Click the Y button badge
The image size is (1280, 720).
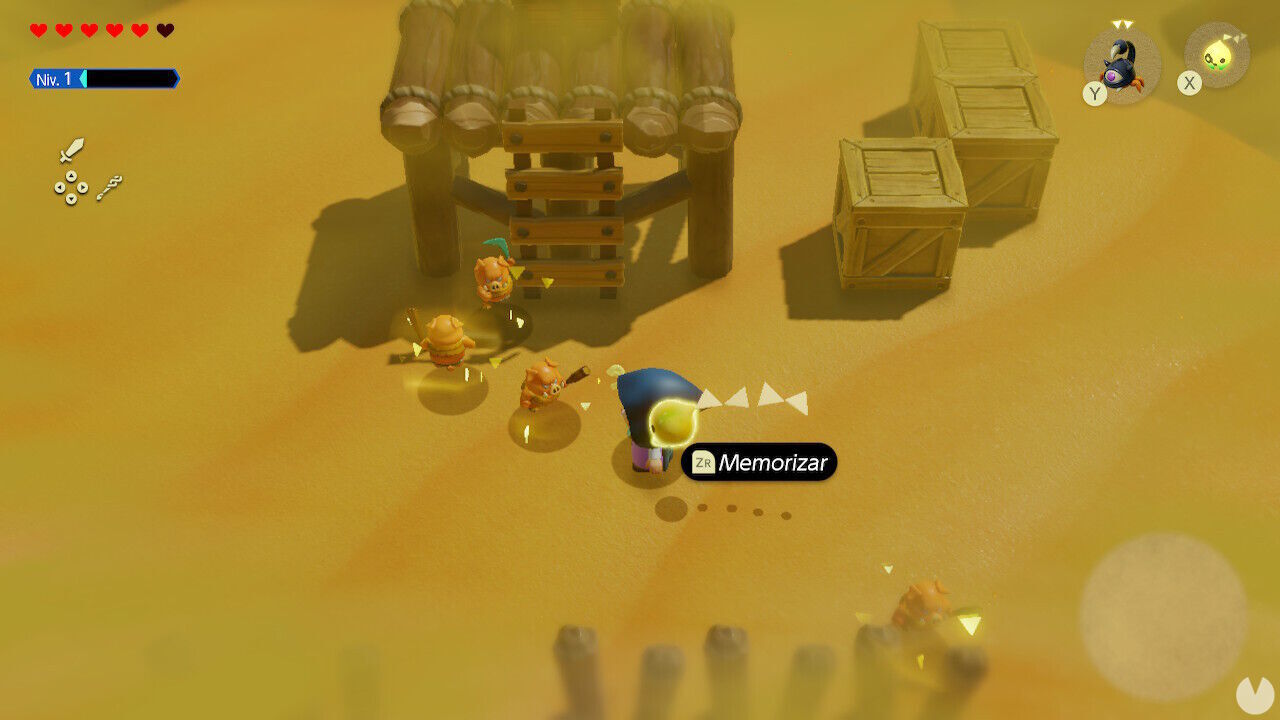[1095, 95]
